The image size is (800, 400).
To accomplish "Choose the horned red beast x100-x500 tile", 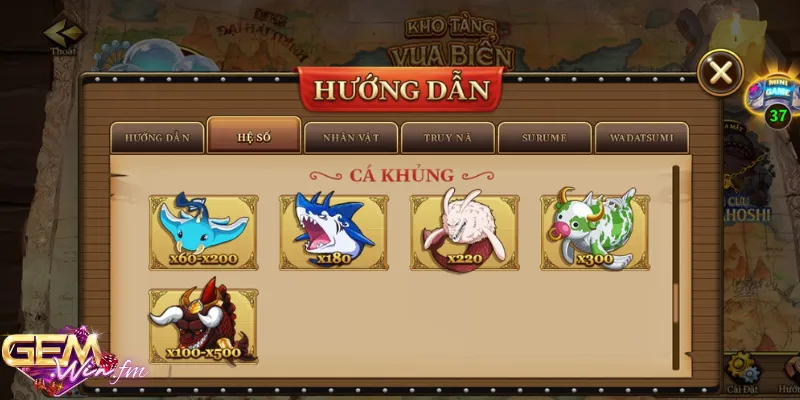I will pos(203,325).
